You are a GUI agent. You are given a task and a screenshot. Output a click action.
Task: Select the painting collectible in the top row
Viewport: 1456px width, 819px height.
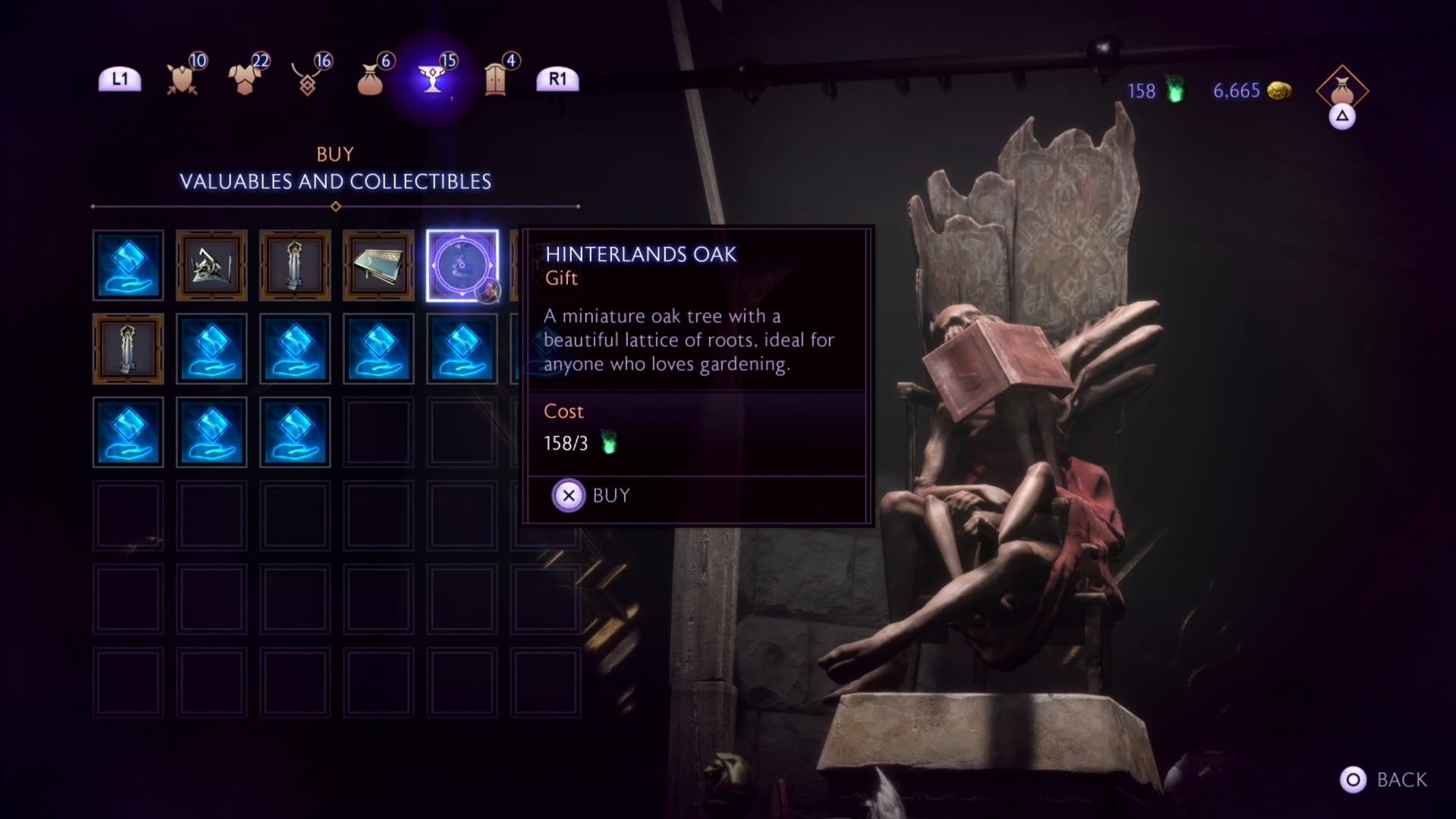(x=378, y=265)
